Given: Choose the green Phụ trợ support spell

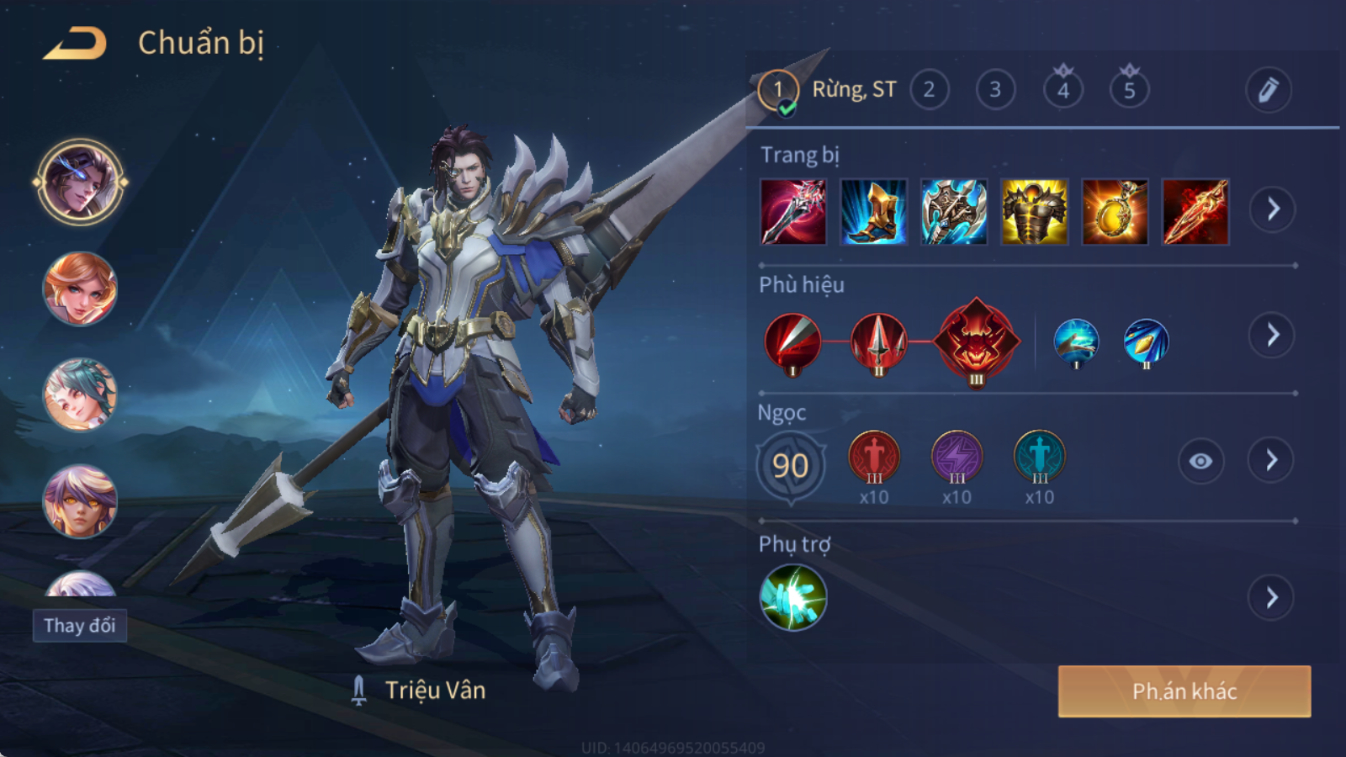Looking at the screenshot, I should [x=793, y=598].
